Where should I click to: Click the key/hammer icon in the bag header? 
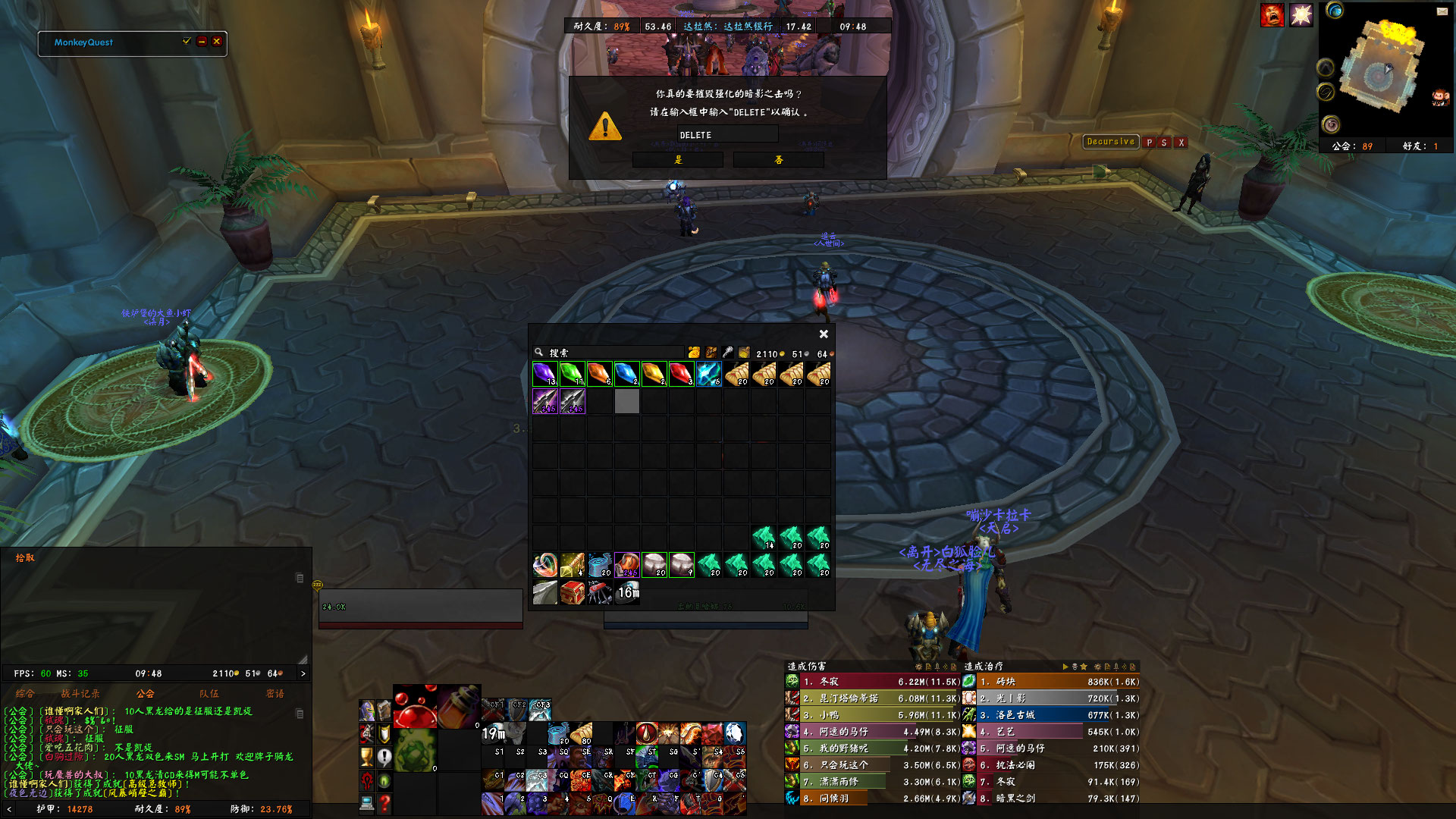click(x=726, y=352)
